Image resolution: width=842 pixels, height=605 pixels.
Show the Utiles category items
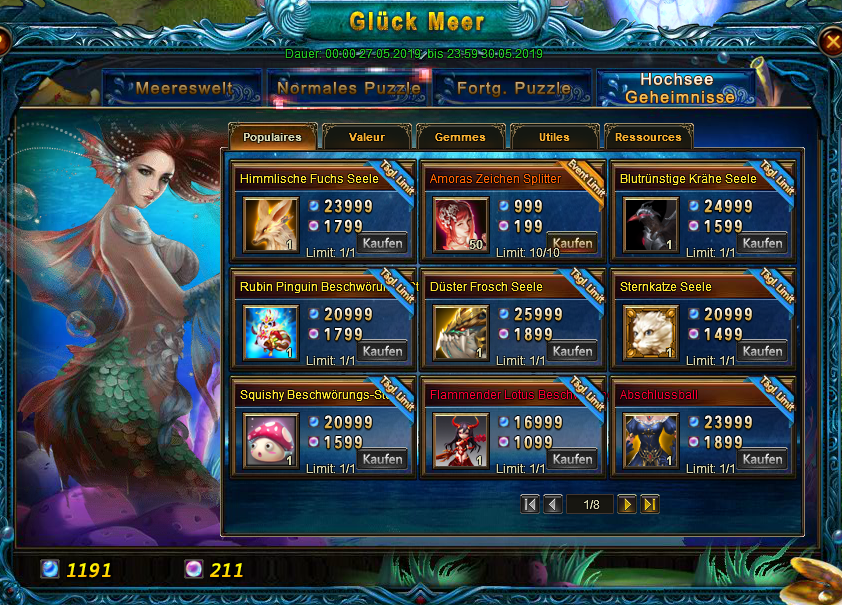coord(554,137)
